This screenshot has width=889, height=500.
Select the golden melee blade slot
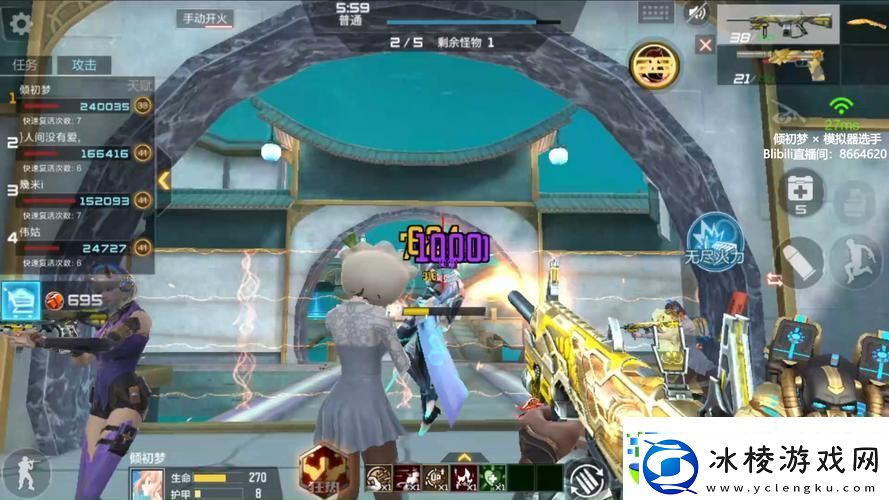pos(865,24)
